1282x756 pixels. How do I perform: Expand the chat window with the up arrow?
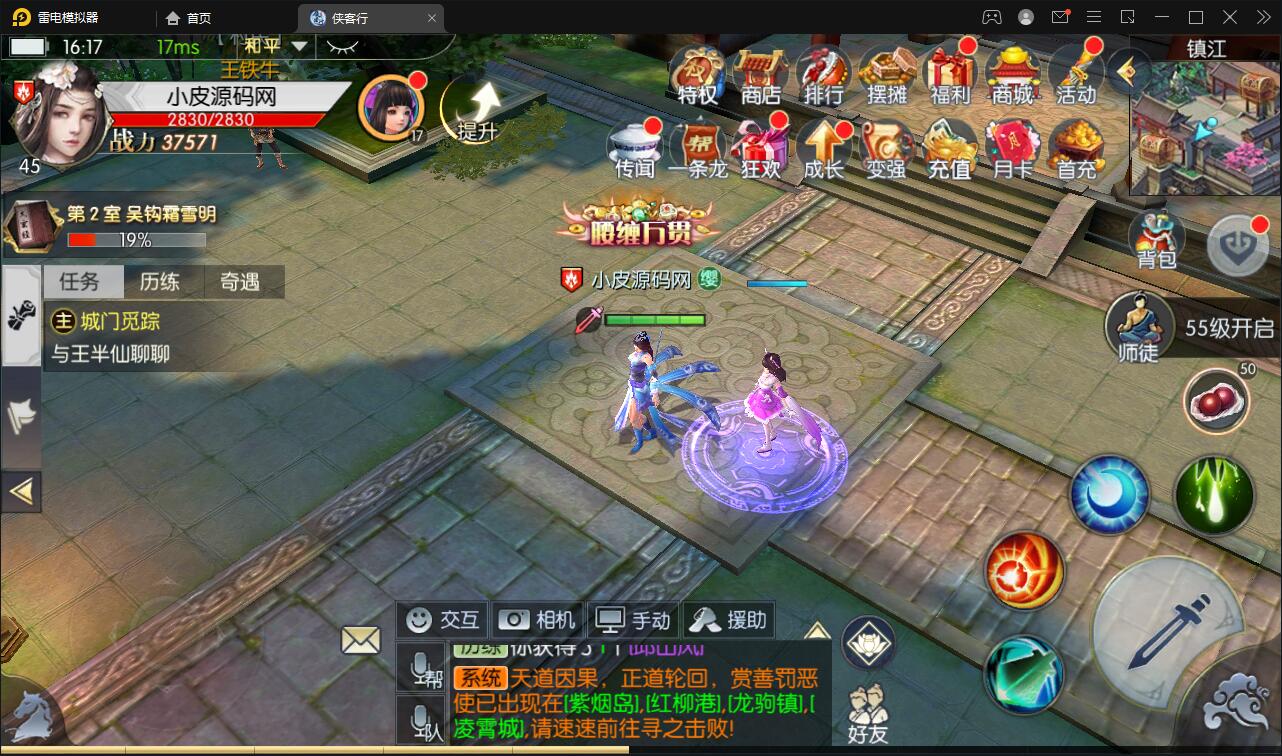[x=817, y=630]
